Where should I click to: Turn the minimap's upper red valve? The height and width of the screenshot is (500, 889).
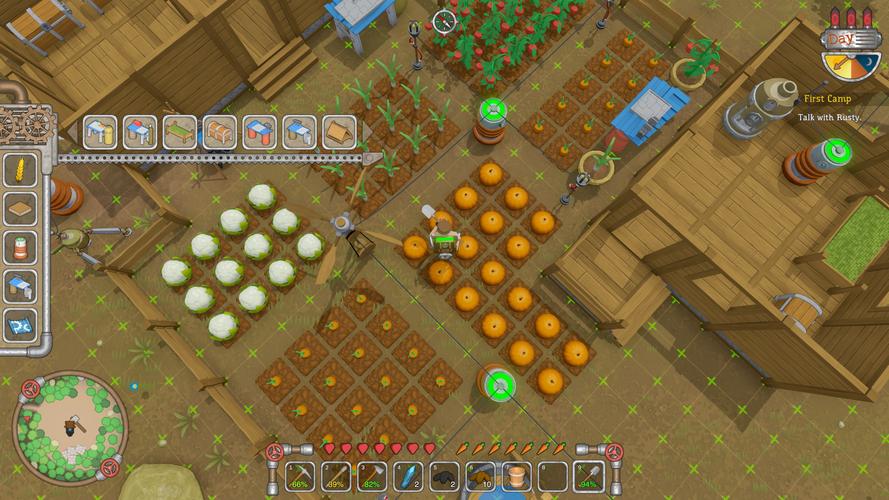(x=31, y=387)
